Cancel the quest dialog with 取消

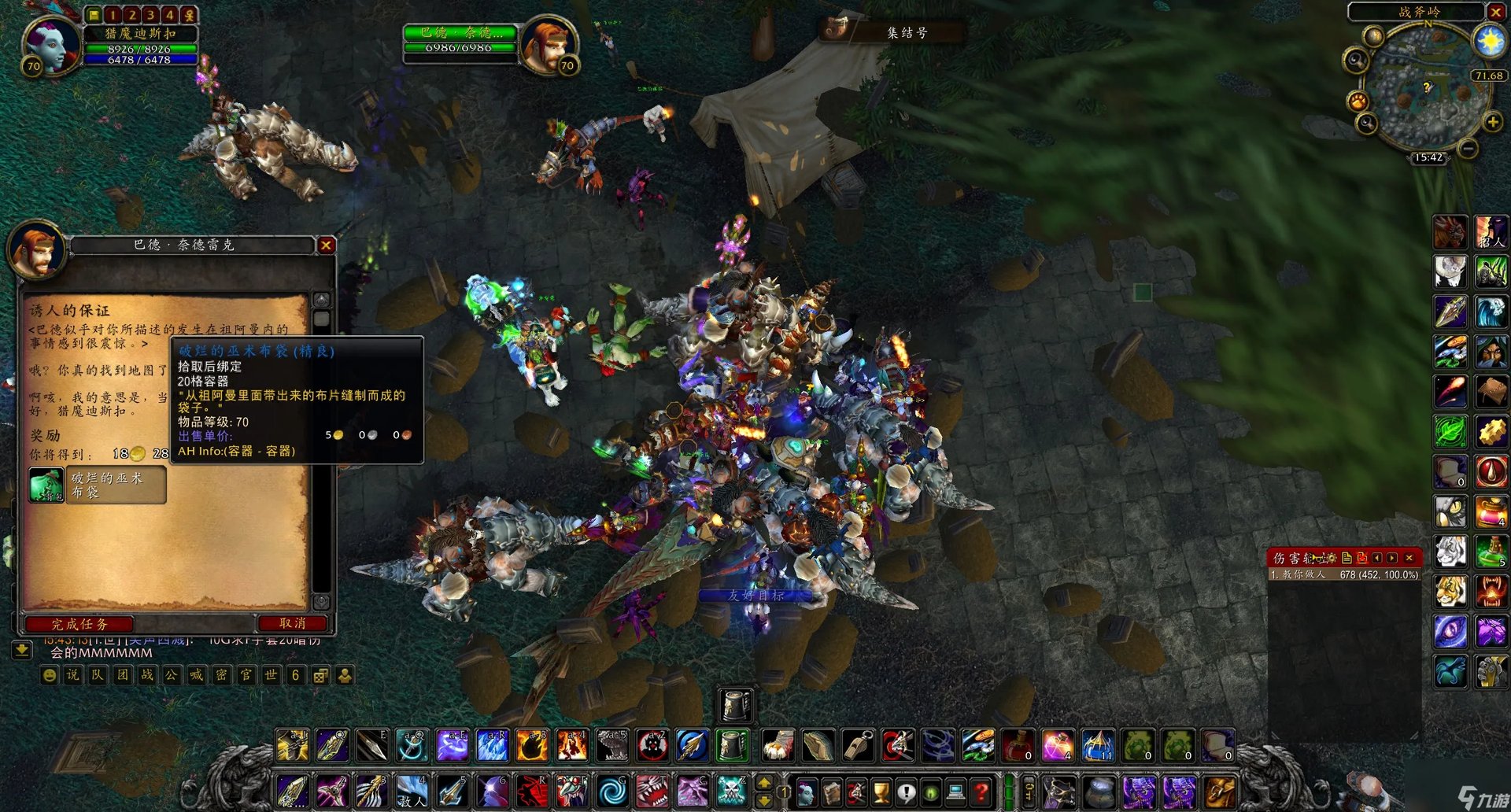pos(292,623)
